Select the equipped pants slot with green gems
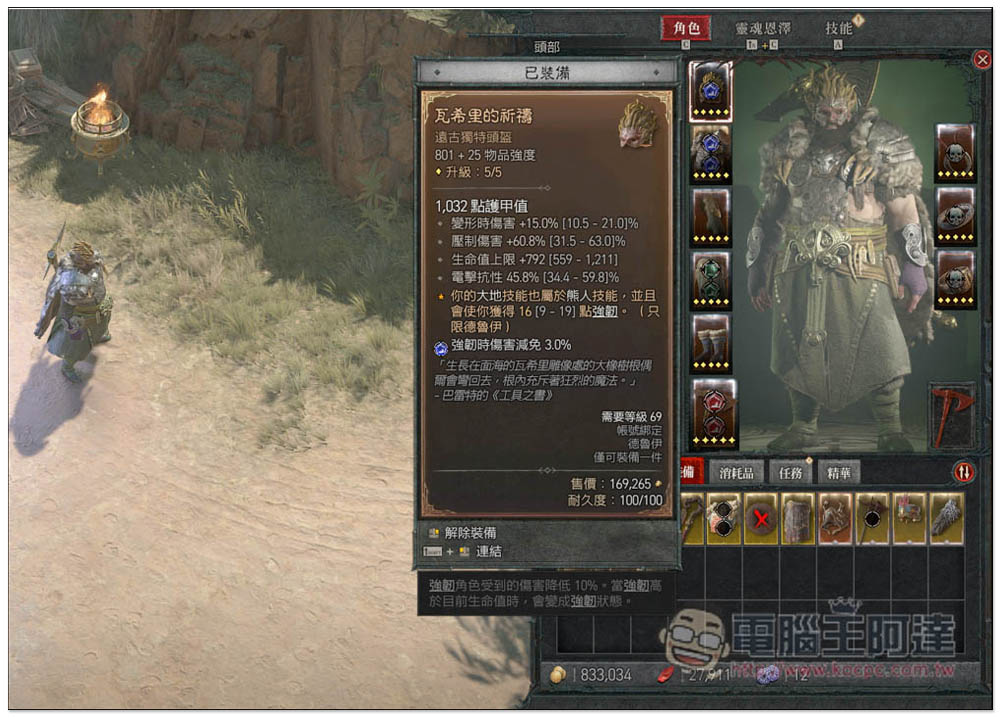The height and width of the screenshot is (718, 1000). [711, 281]
